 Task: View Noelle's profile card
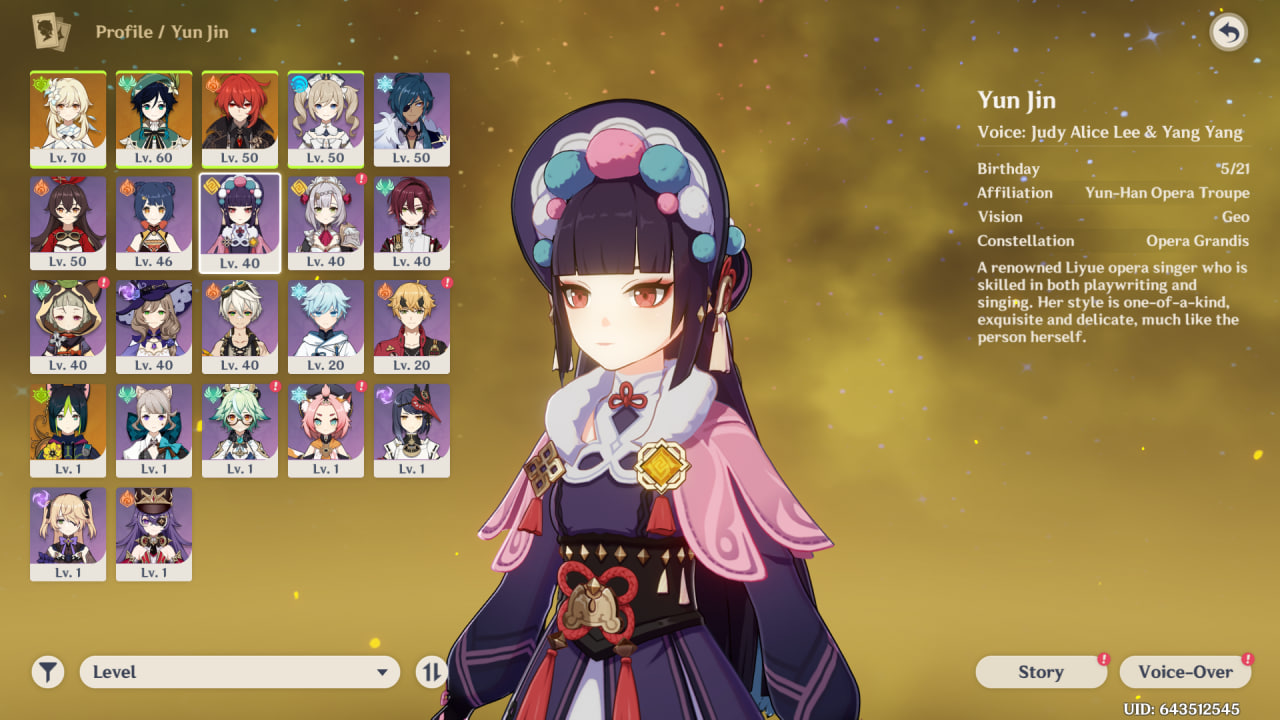coord(326,222)
